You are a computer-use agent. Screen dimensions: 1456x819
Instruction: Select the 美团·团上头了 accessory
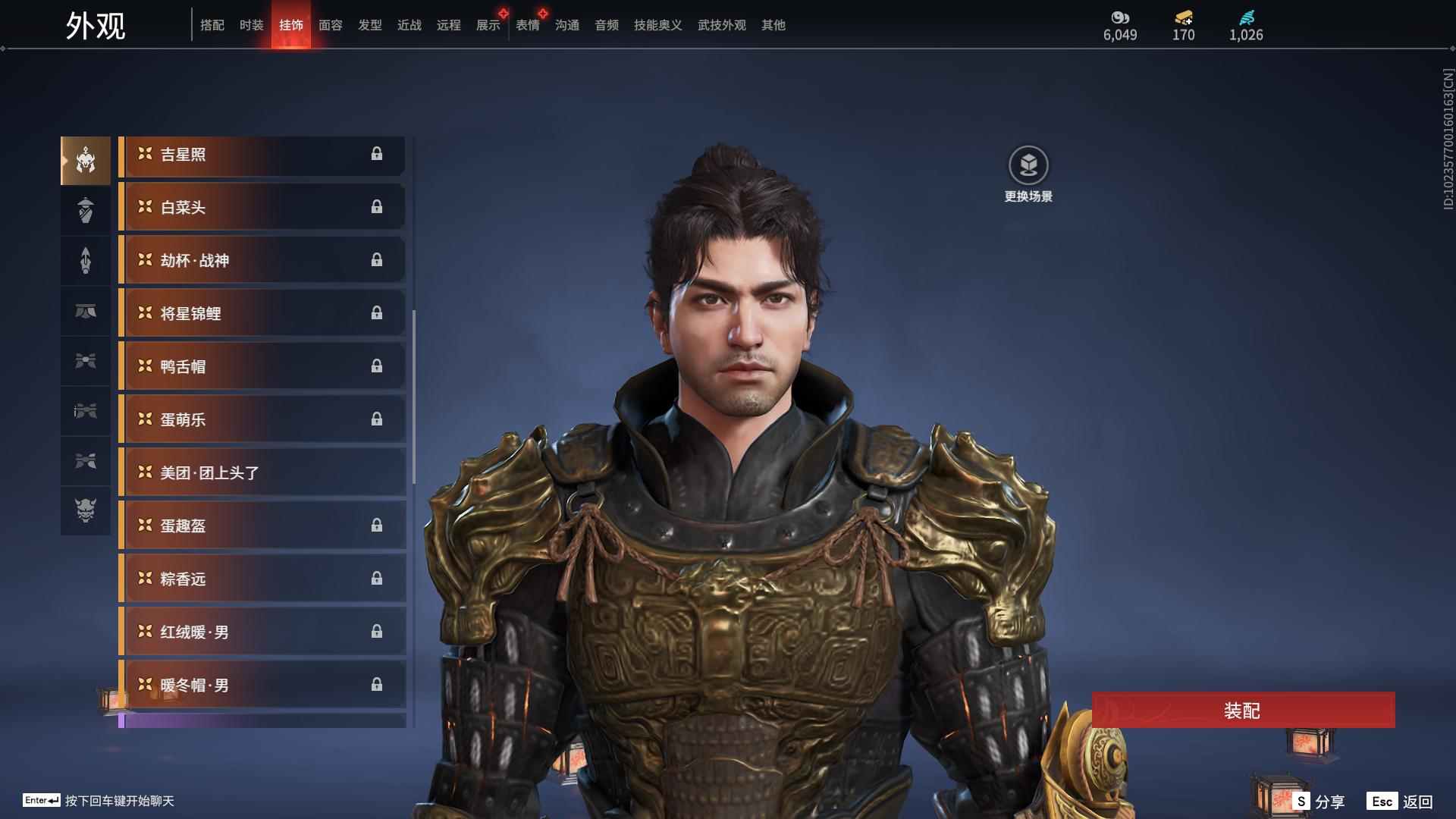[x=262, y=473]
